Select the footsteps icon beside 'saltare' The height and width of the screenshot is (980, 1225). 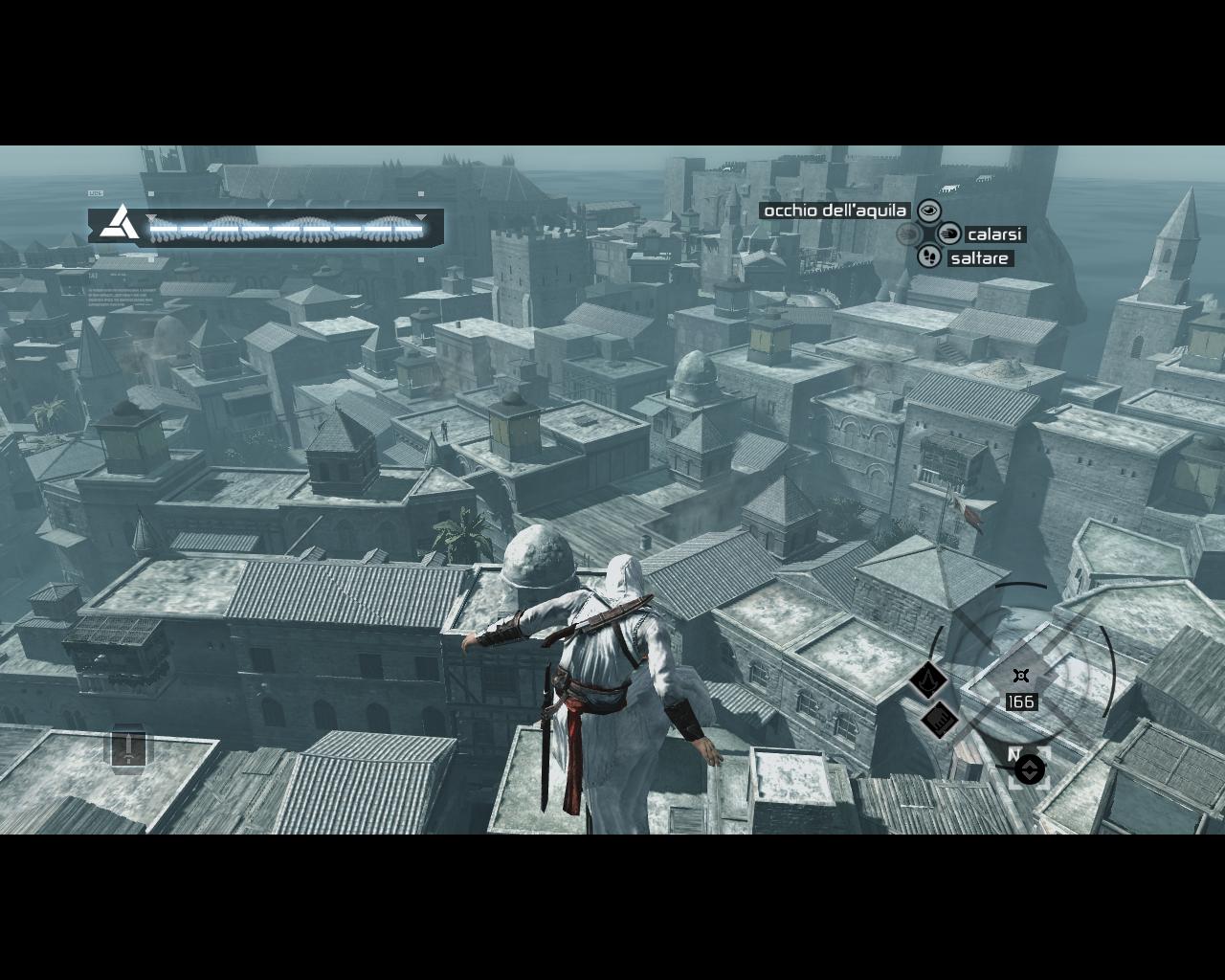pos(929,257)
